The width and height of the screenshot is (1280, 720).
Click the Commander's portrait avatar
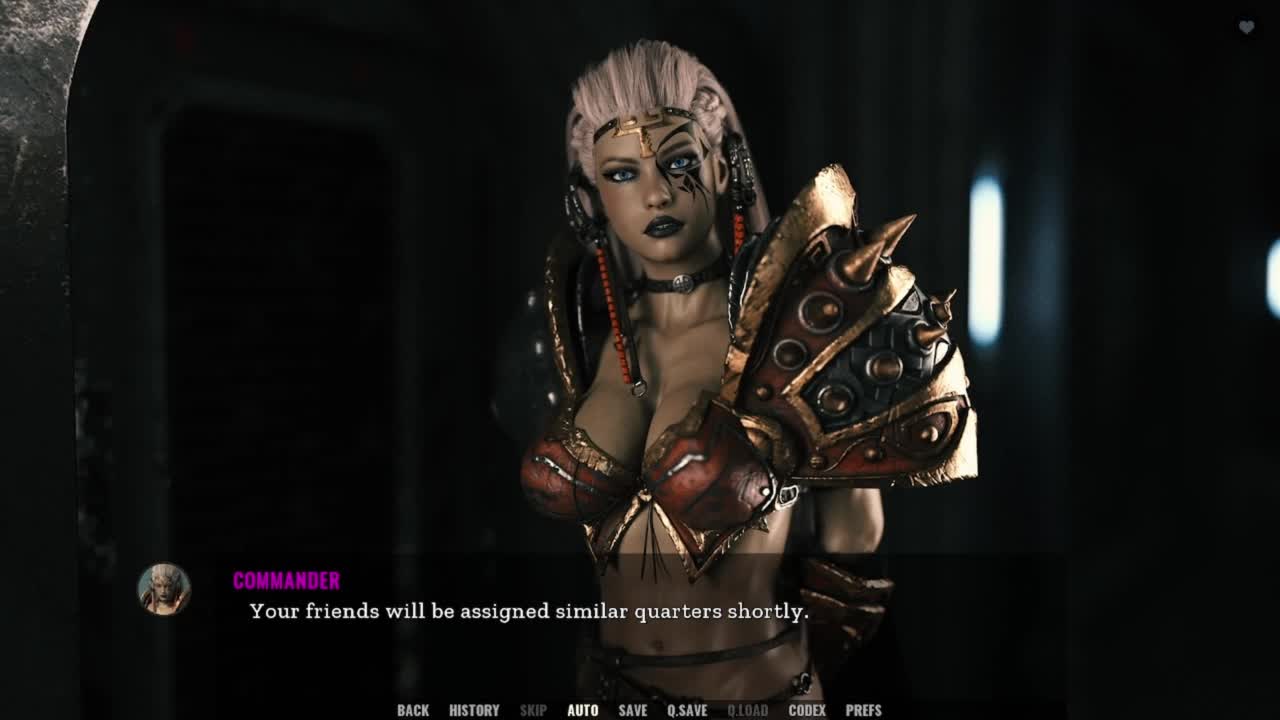(164, 588)
